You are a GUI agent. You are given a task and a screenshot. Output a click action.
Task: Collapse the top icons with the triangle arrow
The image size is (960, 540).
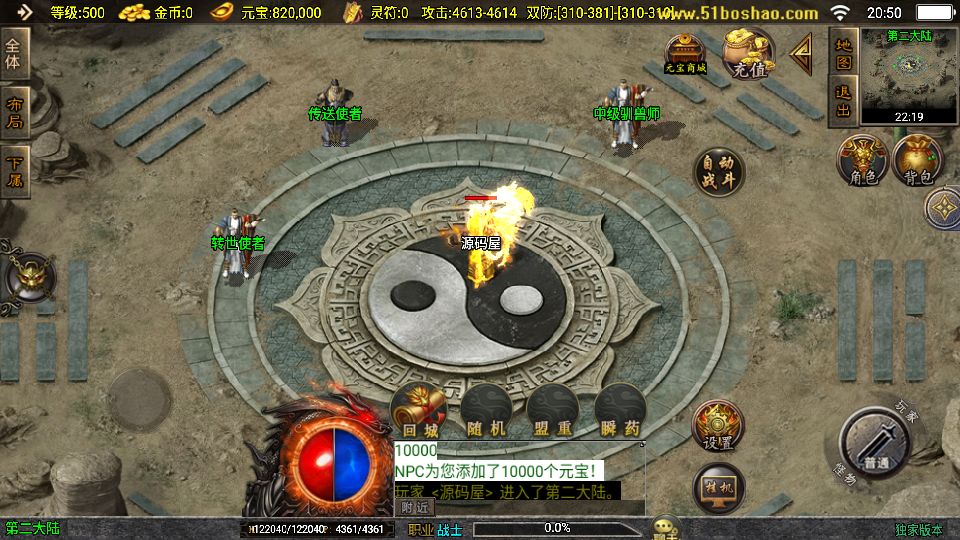click(801, 55)
